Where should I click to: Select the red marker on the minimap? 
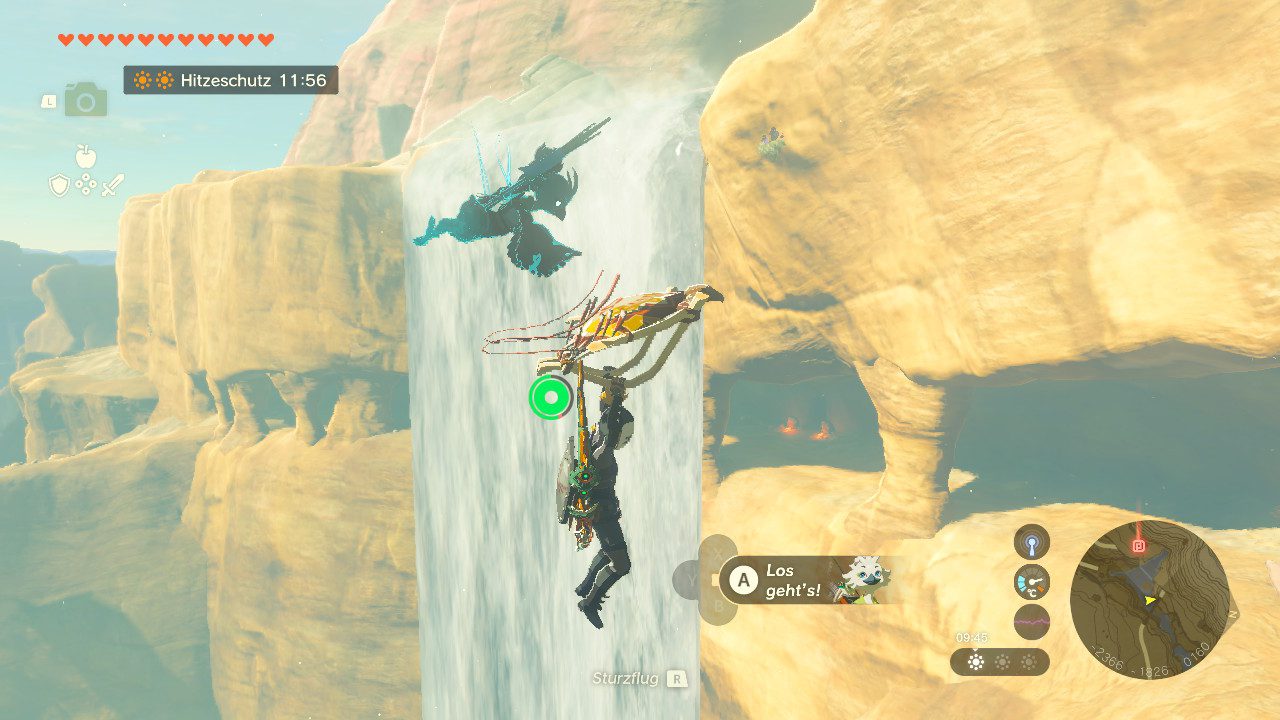click(x=1138, y=546)
